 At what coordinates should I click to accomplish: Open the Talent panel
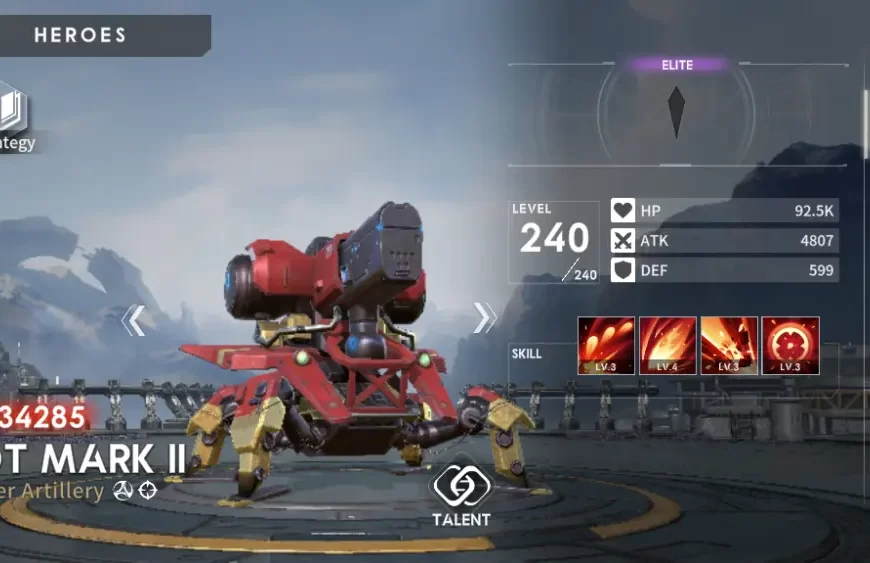pyautogui.click(x=461, y=493)
